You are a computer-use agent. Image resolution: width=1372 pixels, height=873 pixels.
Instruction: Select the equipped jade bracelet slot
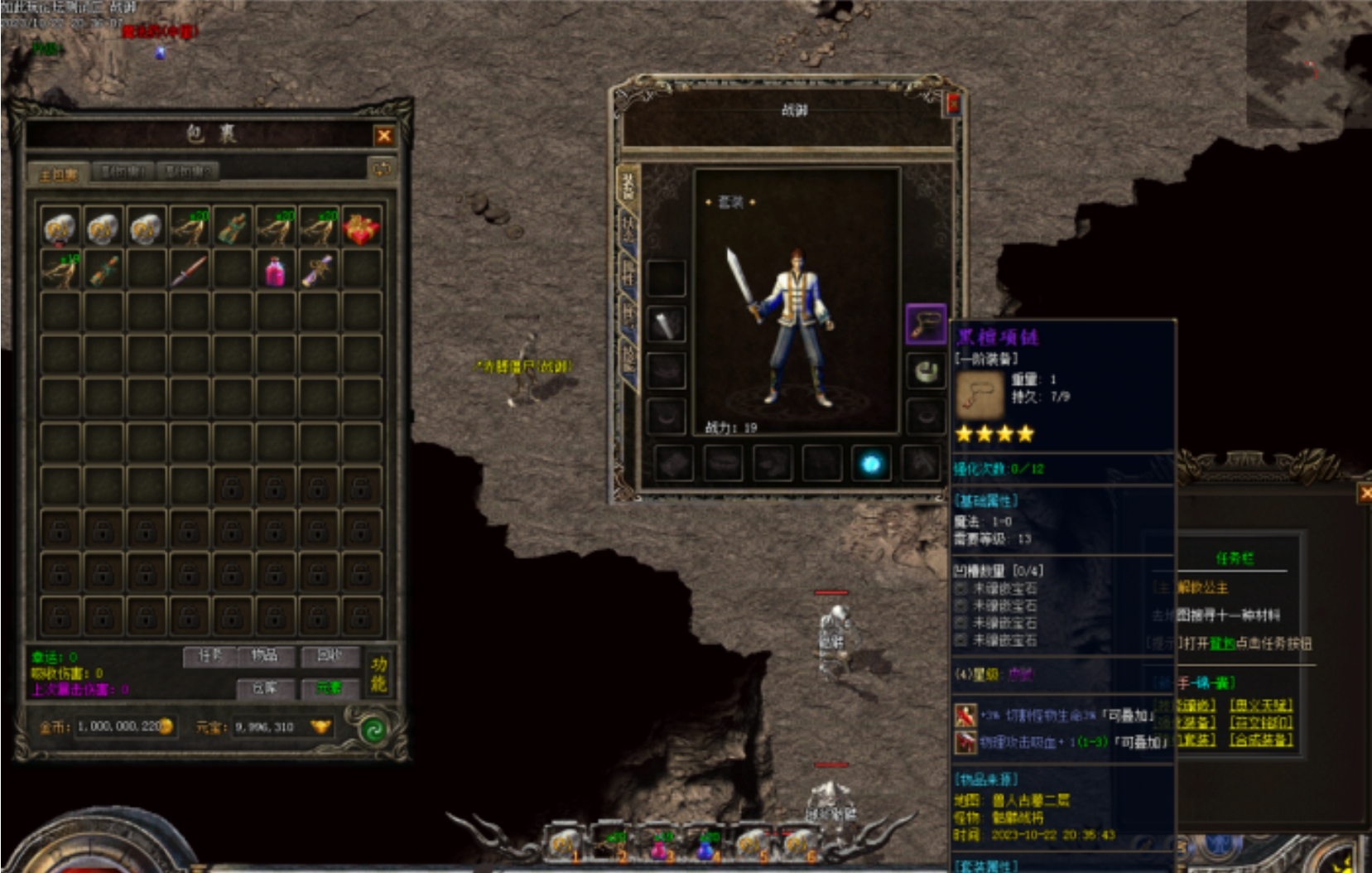926,370
